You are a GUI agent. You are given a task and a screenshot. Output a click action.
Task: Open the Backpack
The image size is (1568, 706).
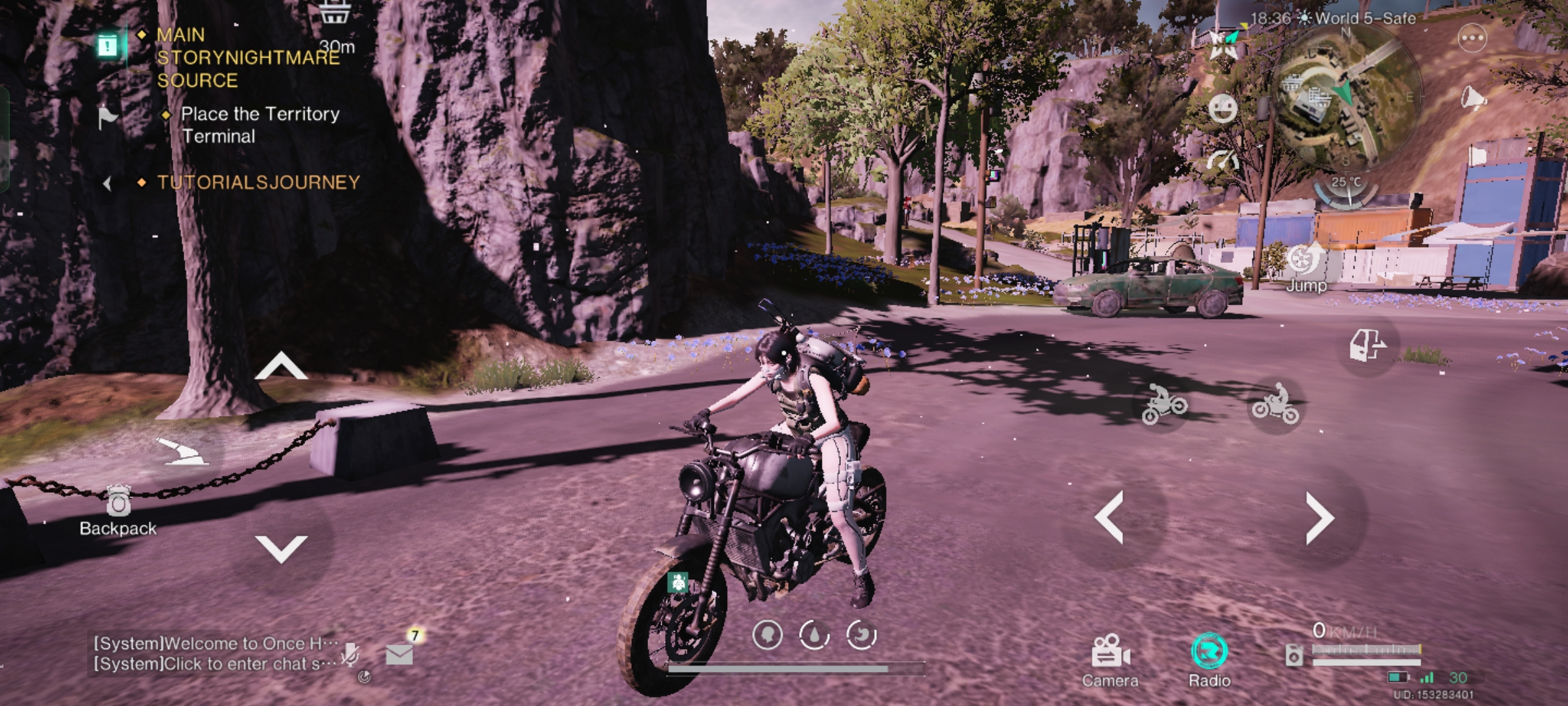(x=118, y=511)
